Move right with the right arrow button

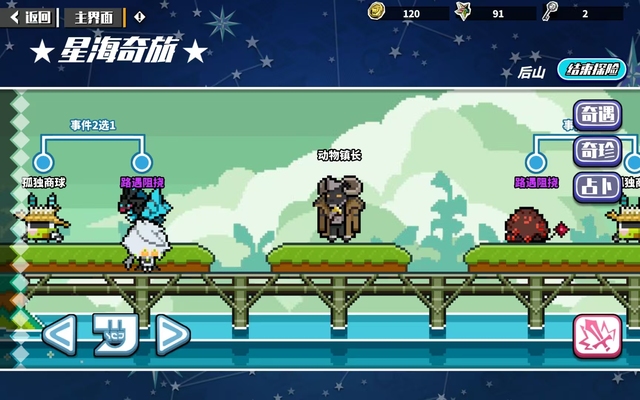point(172,334)
